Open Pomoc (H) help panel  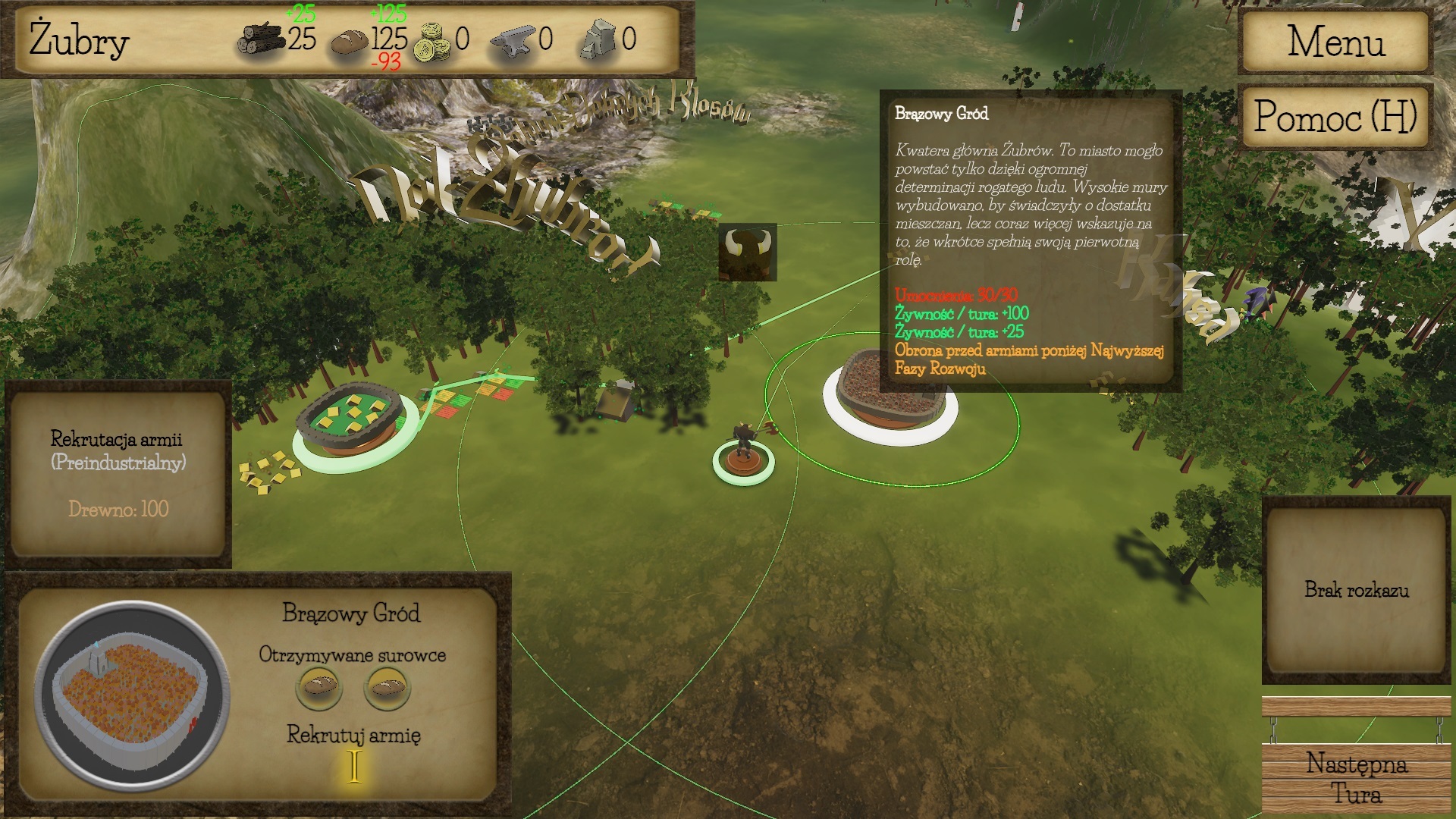1335,118
